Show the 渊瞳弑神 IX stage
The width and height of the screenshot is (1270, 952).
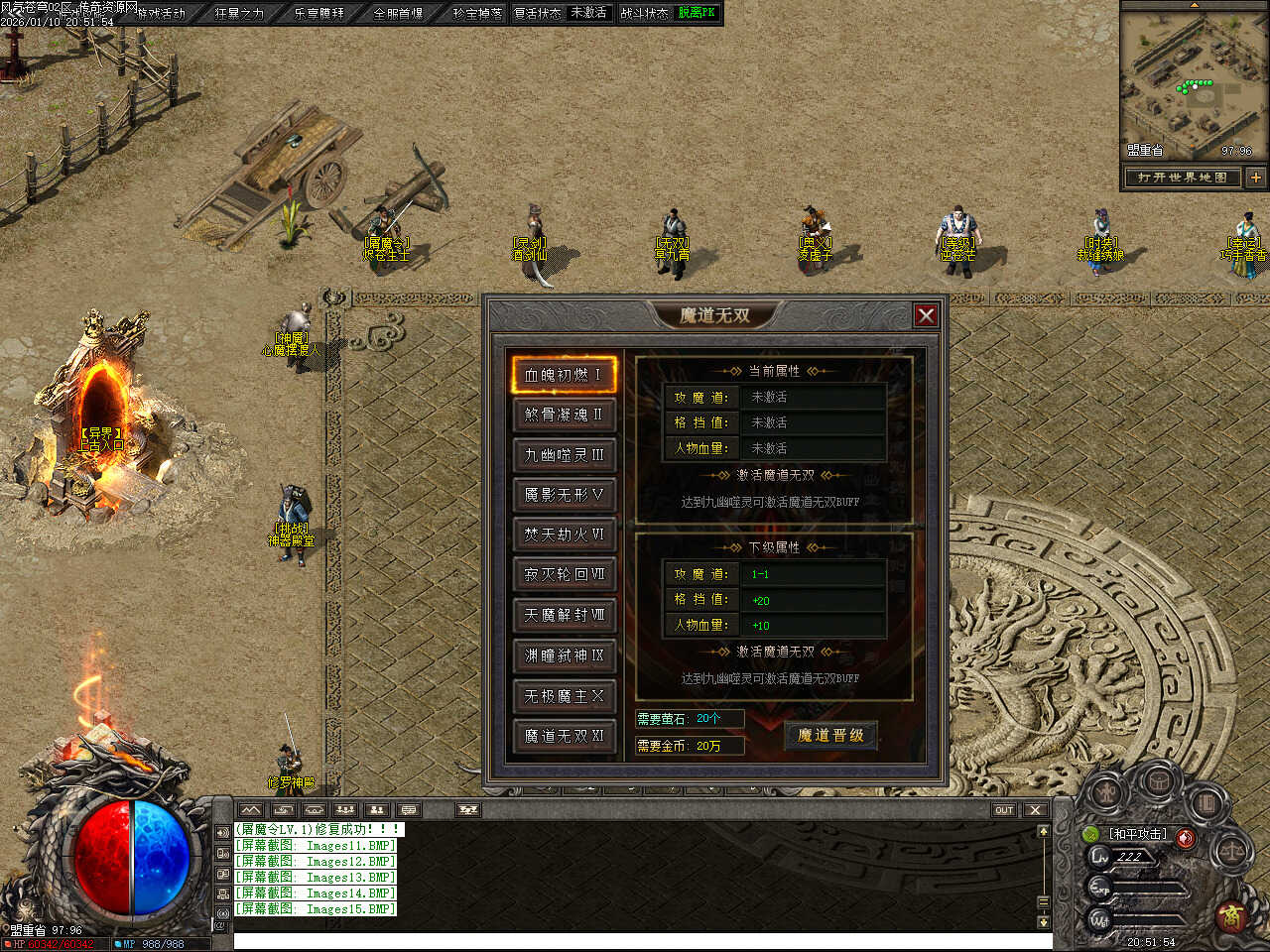click(x=564, y=655)
